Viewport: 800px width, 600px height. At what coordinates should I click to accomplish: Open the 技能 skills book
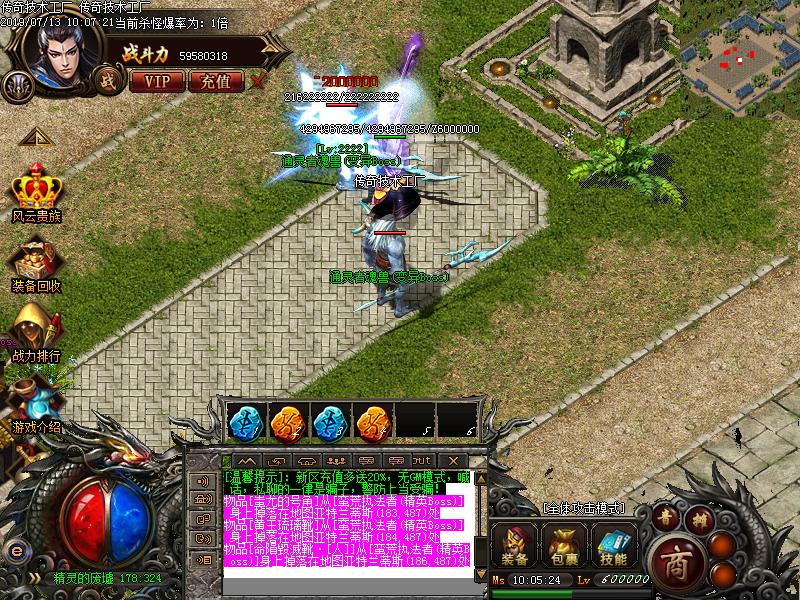click(x=613, y=543)
